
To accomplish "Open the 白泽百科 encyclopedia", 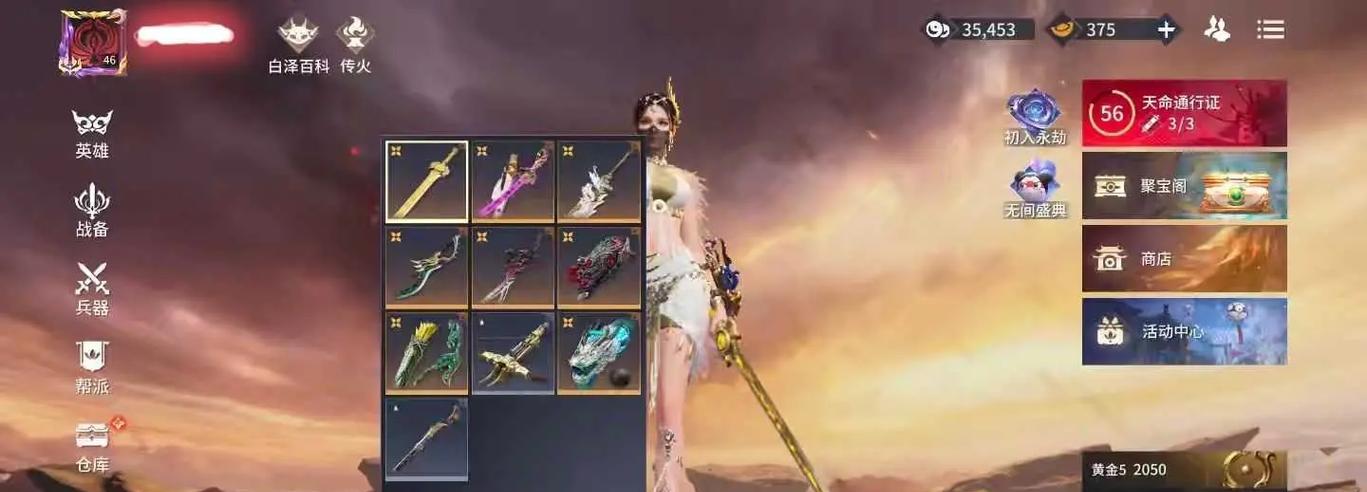I will click(298, 43).
